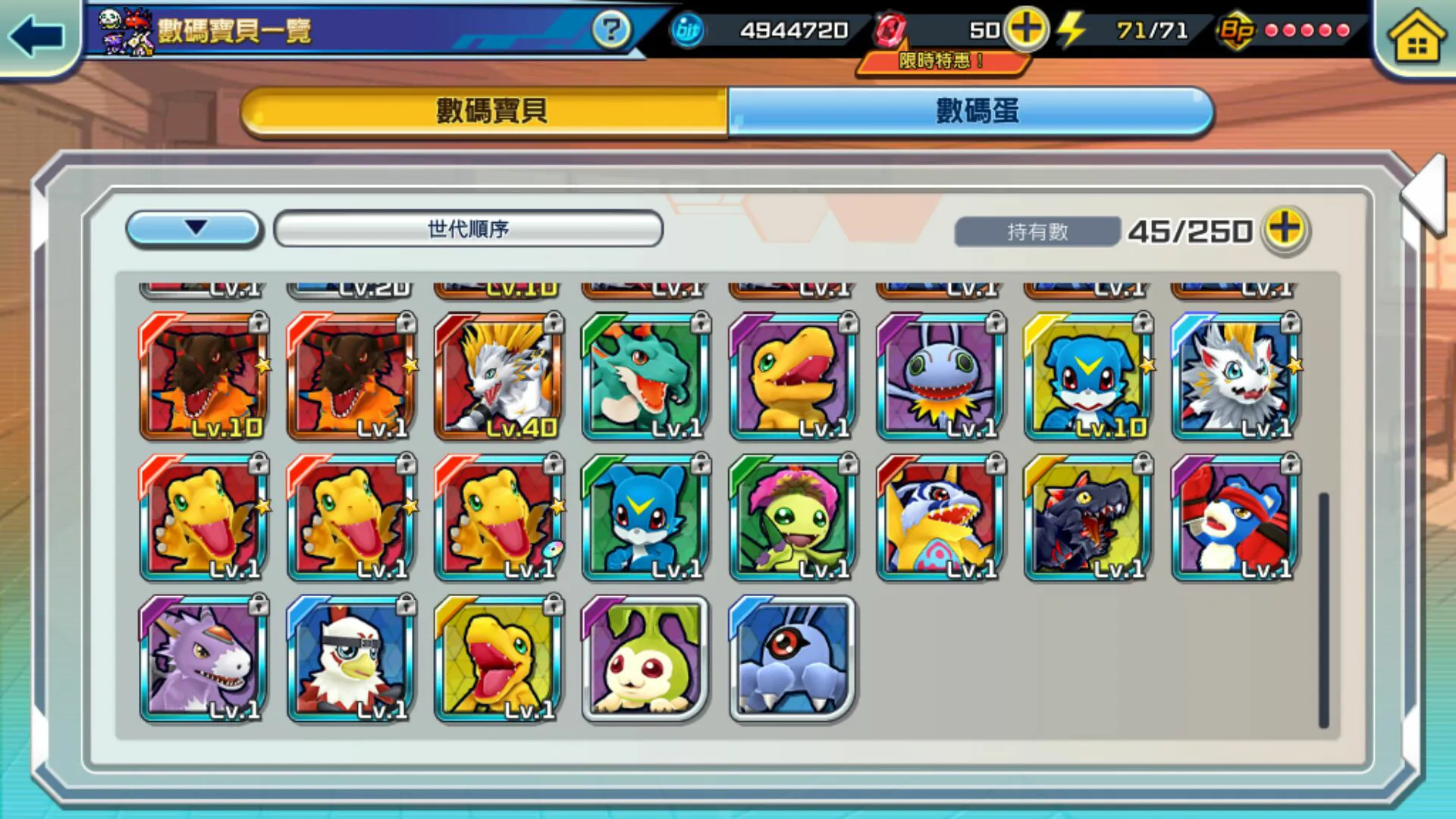
Task: Select the Hawkmon tile
Action: tap(351, 658)
